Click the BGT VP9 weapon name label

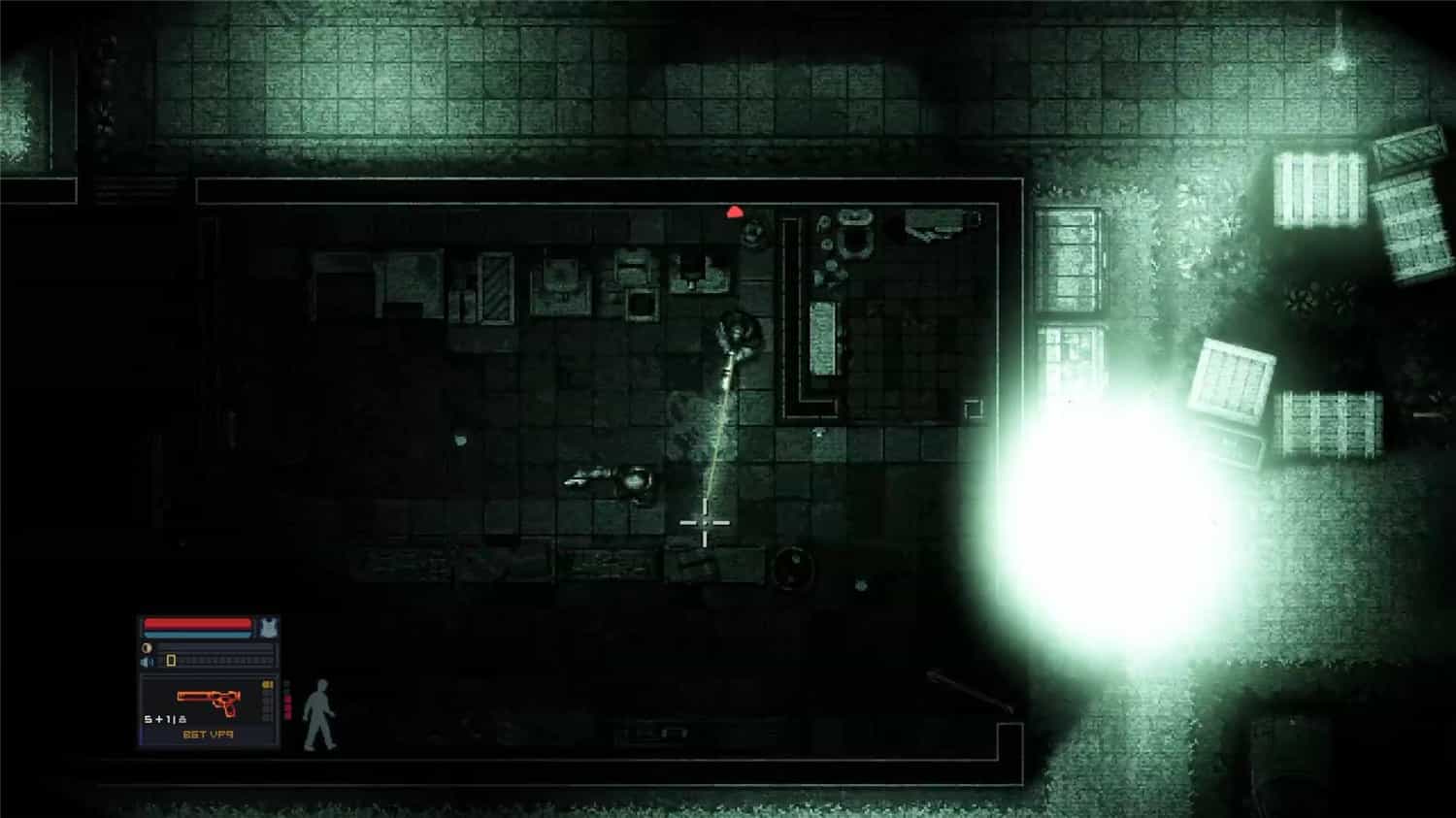point(209,735)
